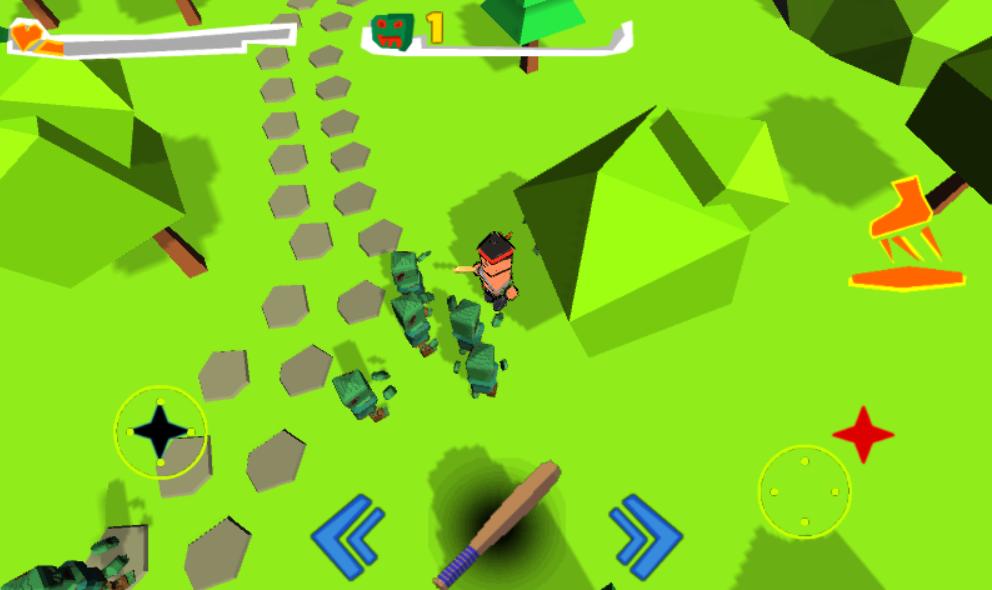Tap the yellow circle aim joystick

coord(804,492)
